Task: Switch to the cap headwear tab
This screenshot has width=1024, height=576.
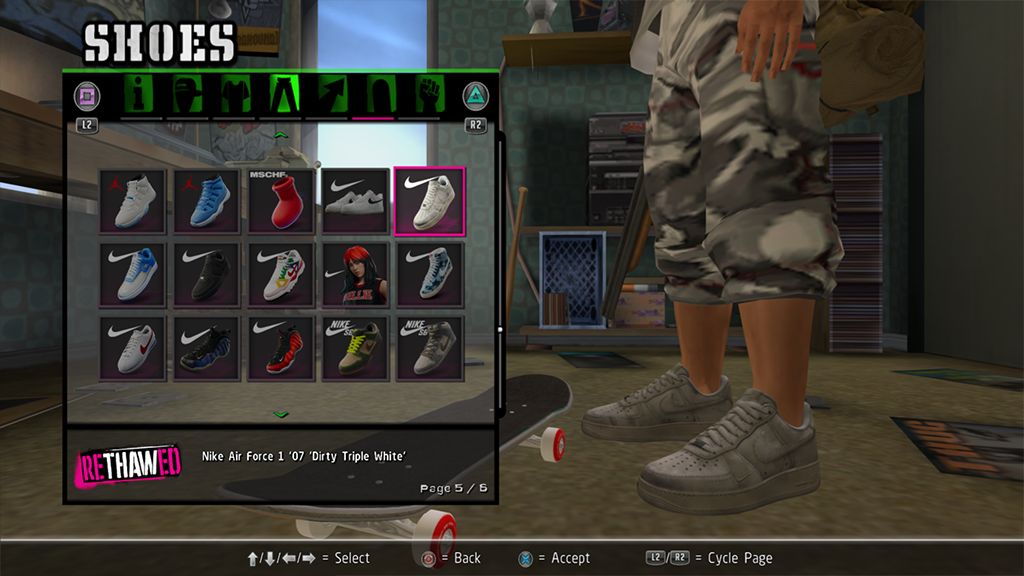Action: (187, 95)
